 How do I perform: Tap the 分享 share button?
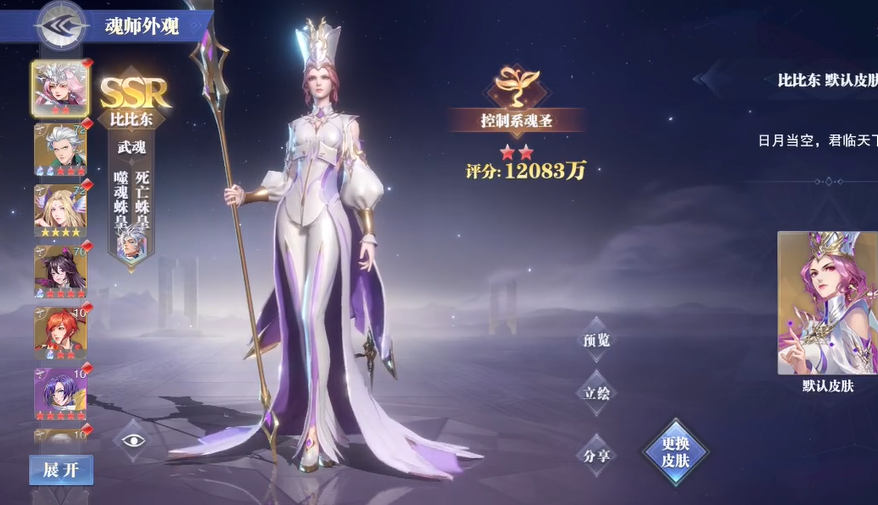596,455
